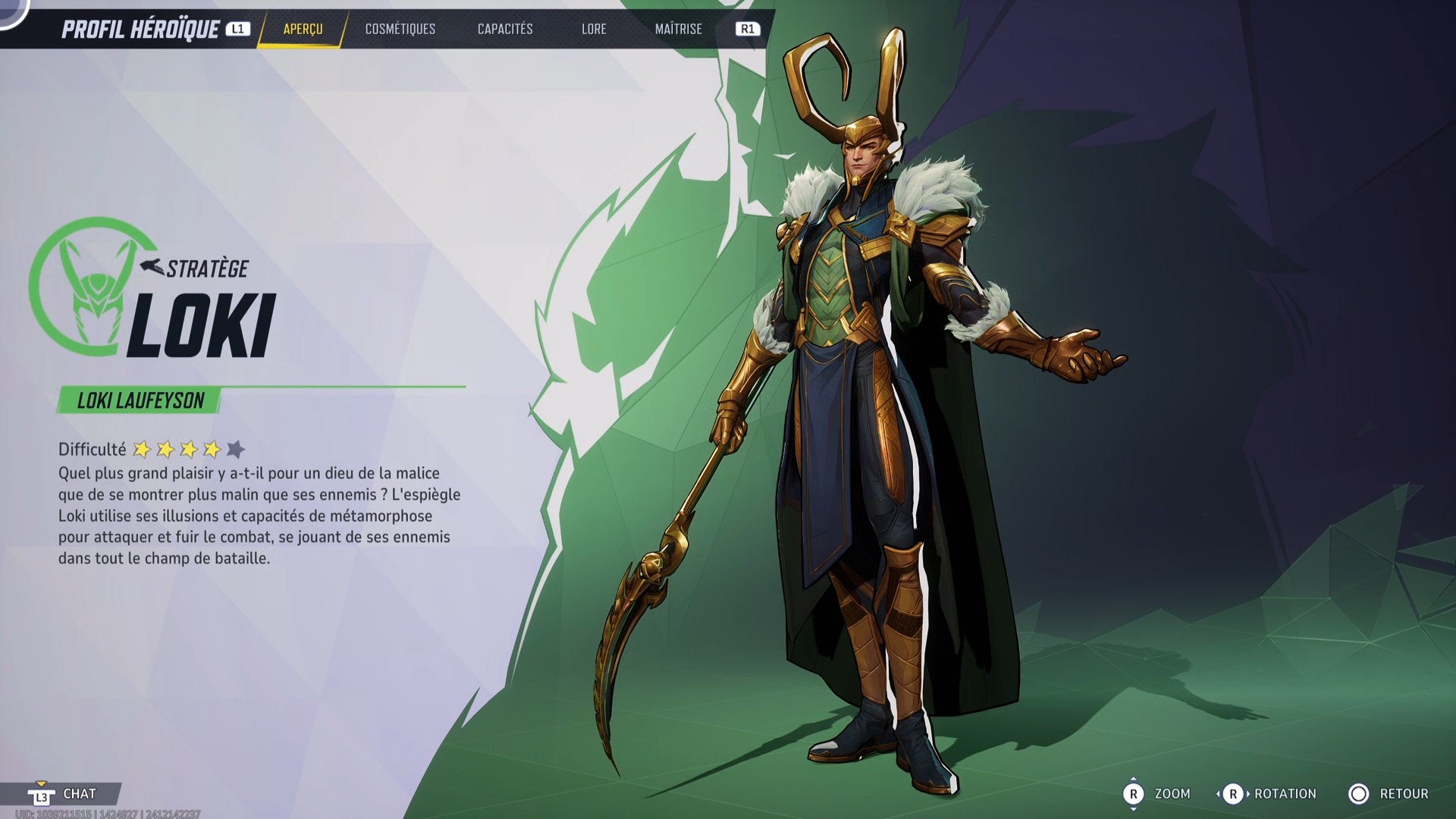1456x819 pixels.
Task: Click the Retour label to go back
Action: [1404, 794]
